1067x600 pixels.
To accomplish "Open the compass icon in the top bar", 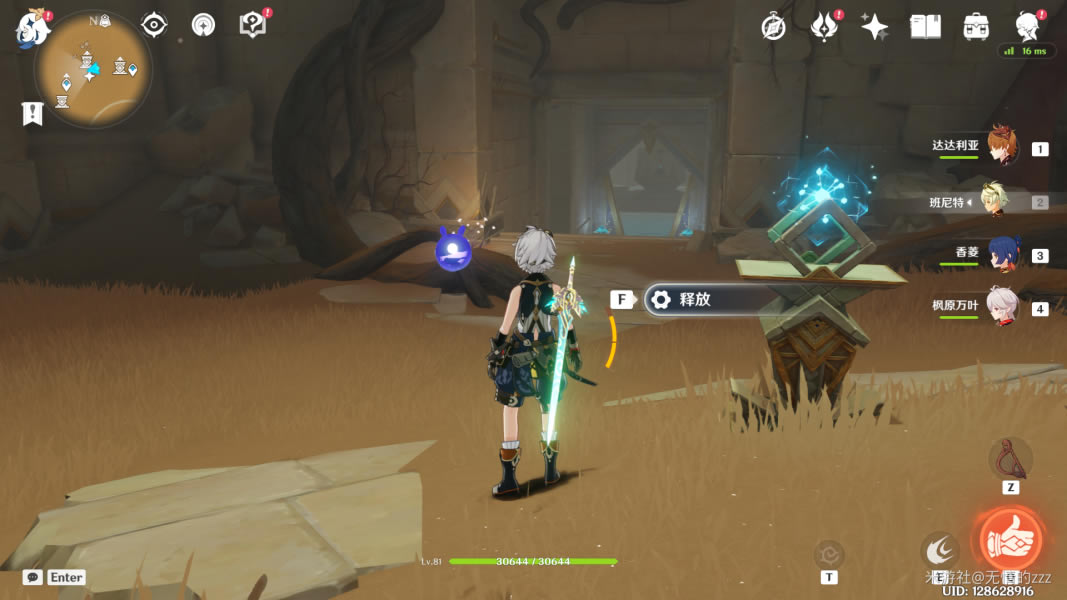I will click(773, 27).
